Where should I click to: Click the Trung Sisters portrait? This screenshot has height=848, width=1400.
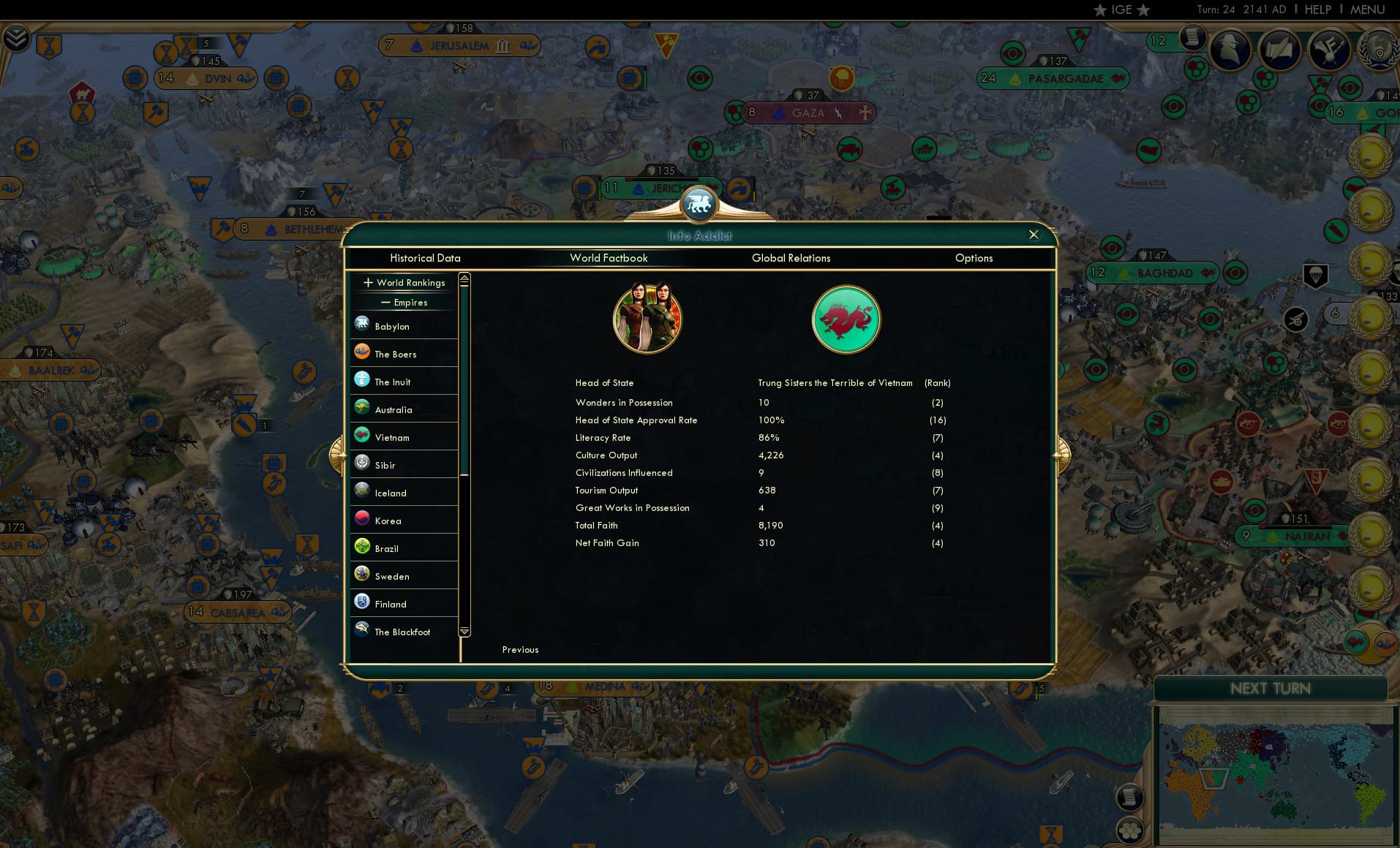(x=647, y=319)
